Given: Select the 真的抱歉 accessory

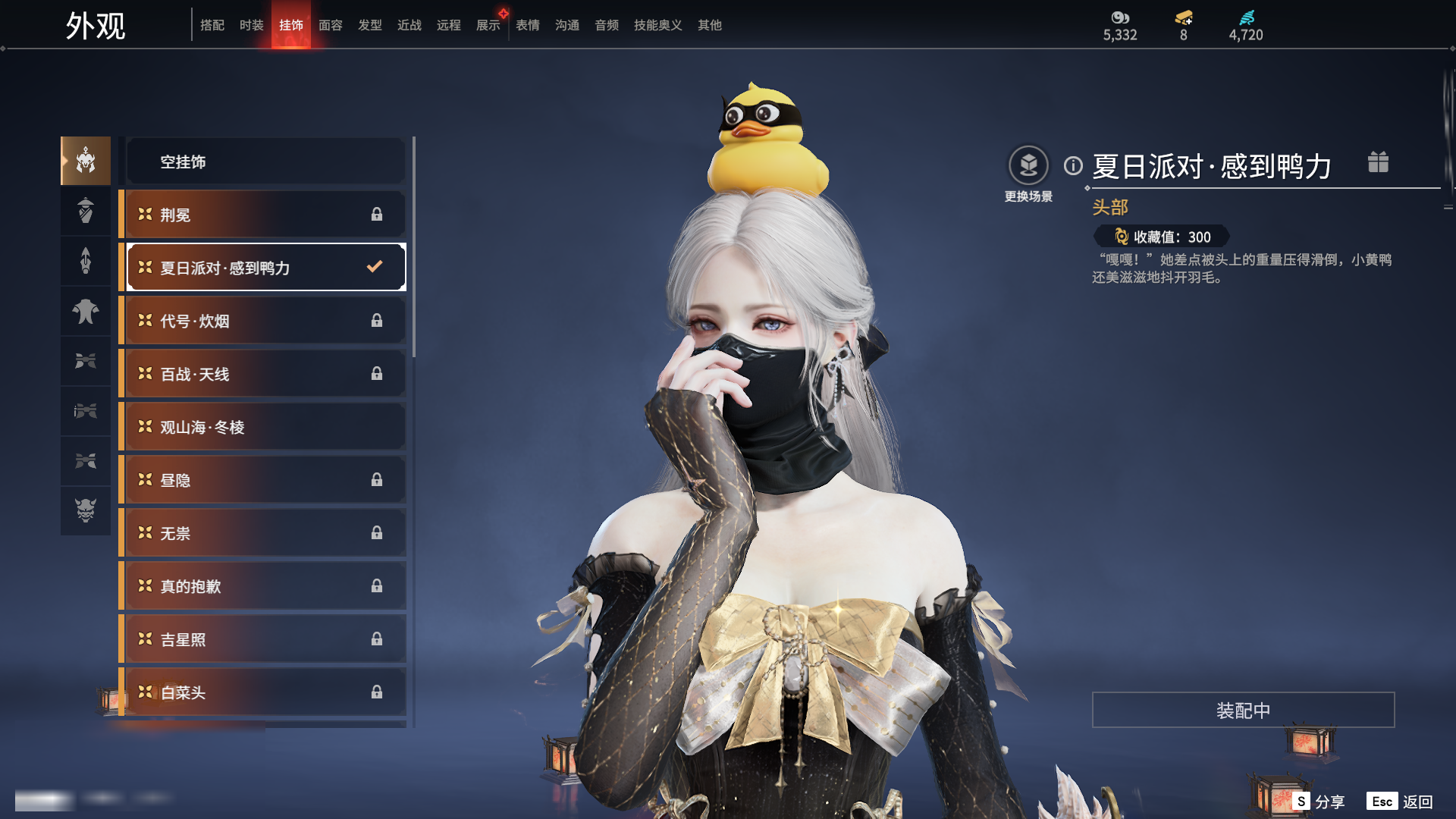Looking at the screenshot, I should tap(265, 586).
